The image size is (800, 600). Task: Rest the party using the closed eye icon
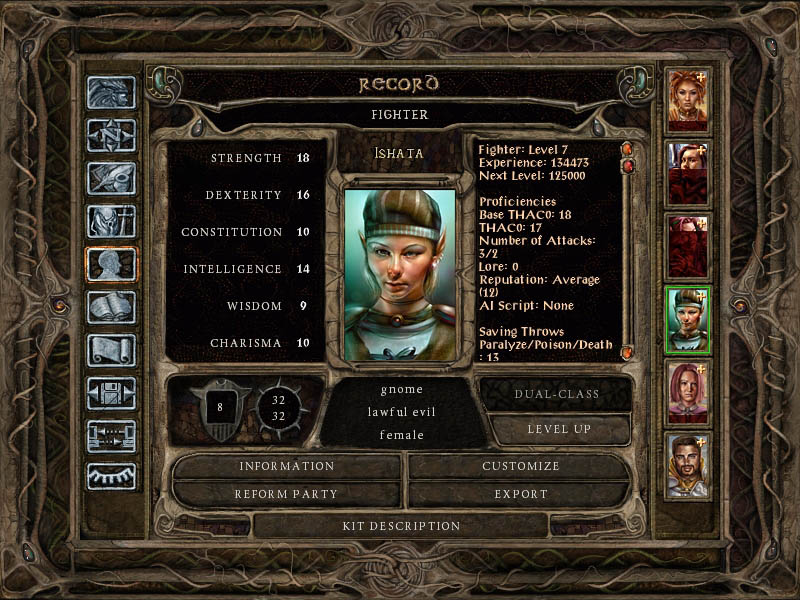pyautogui.click(x=111, y=477)
